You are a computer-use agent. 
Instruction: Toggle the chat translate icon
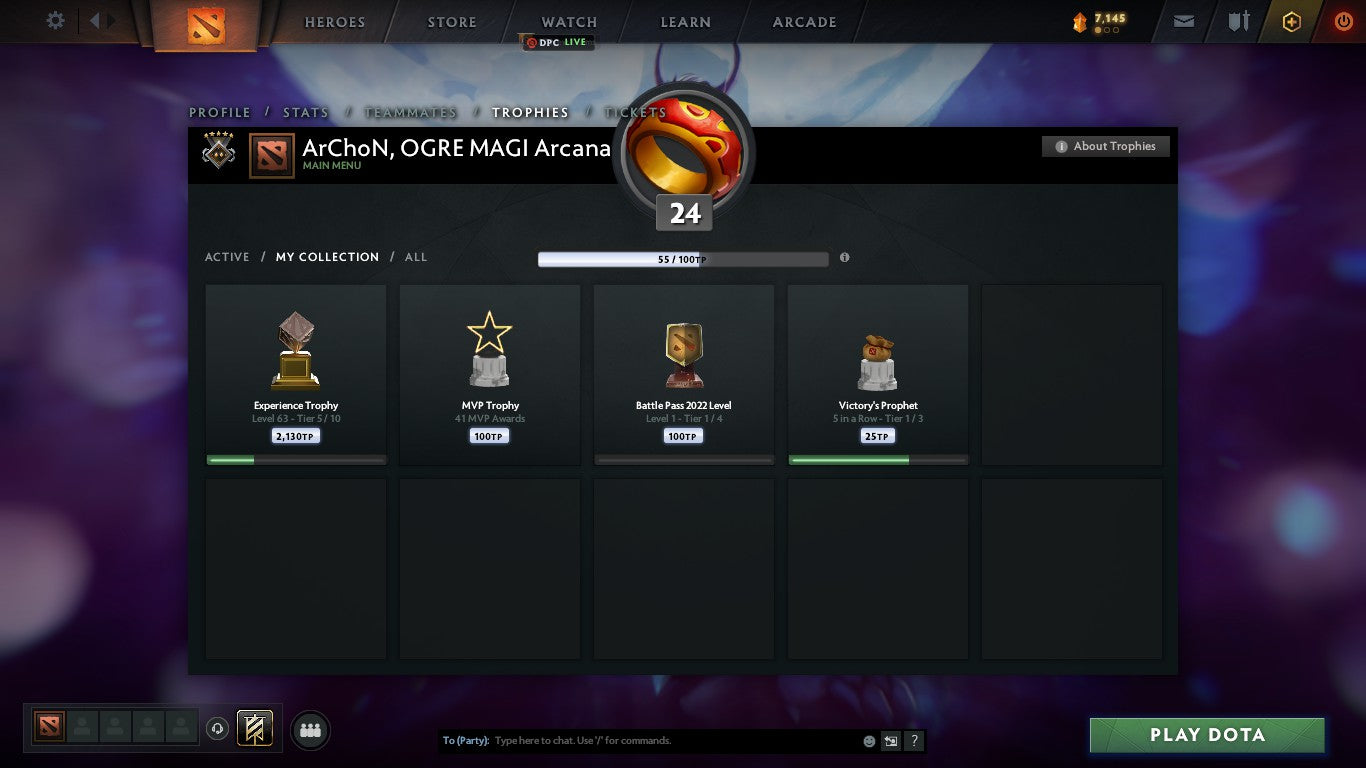pyautogui.click(x=890, y=740)
